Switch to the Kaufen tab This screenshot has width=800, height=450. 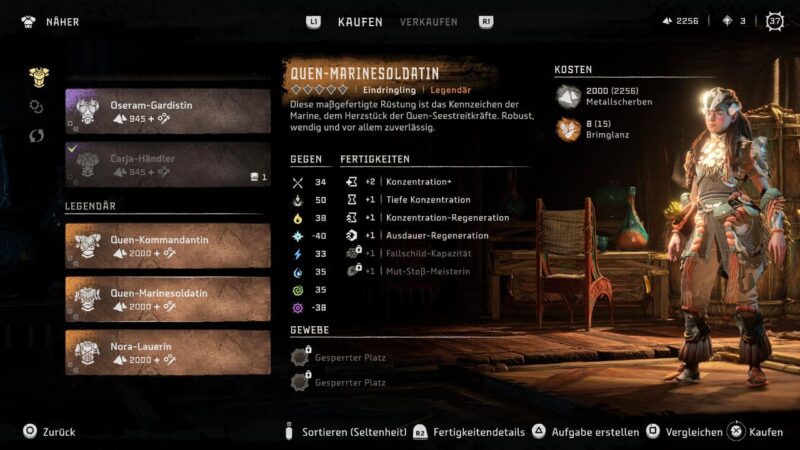360,21
